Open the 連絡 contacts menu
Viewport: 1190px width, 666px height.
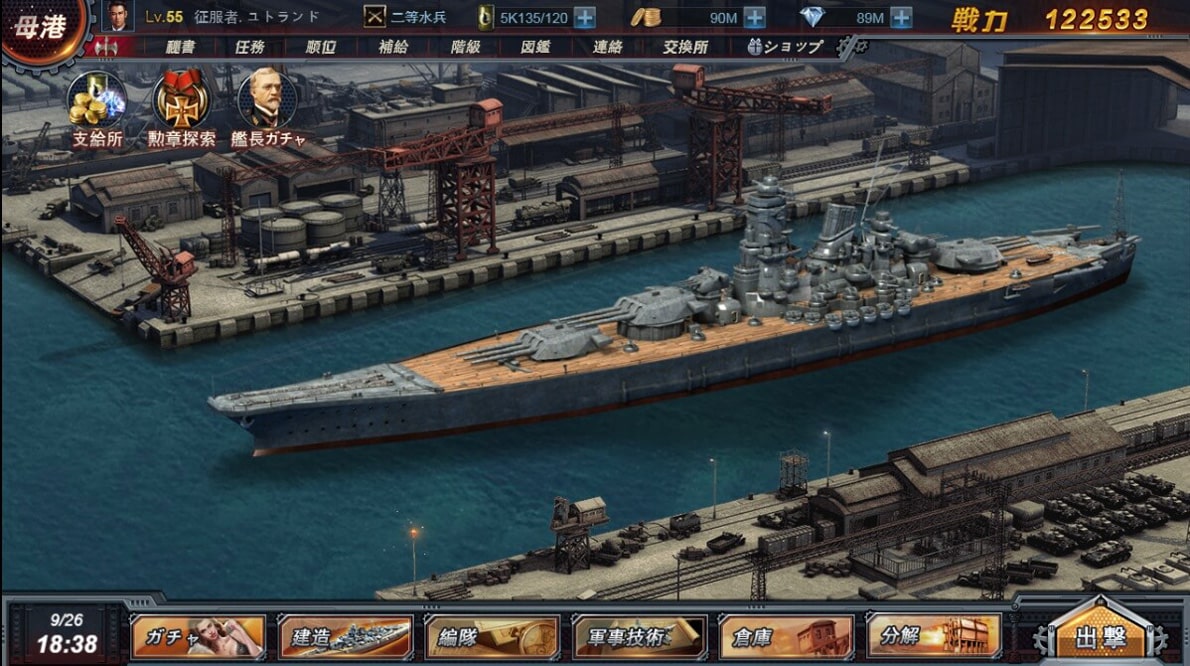pos(608,46)
